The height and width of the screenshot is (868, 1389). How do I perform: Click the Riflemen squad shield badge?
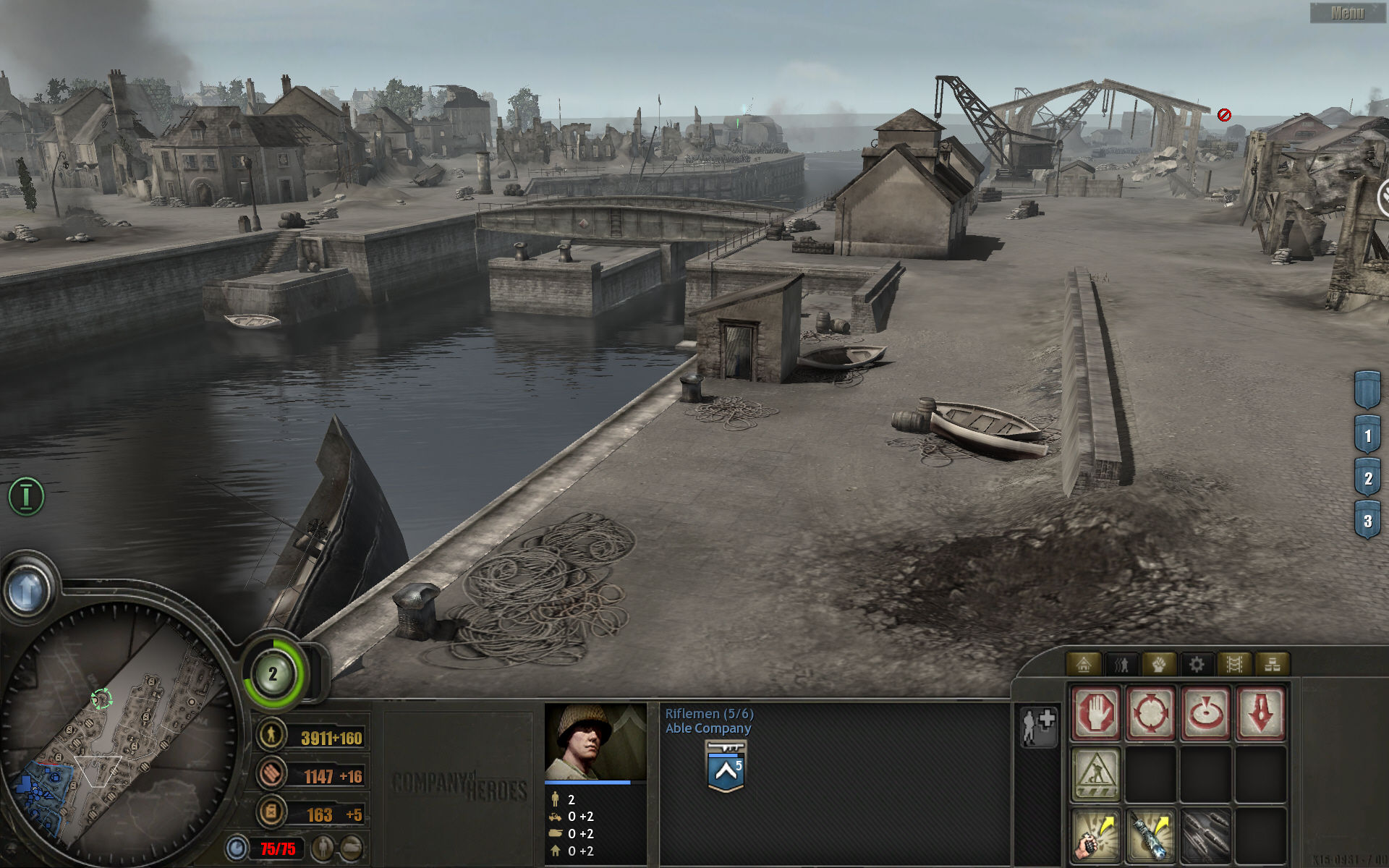click(x=726, y=767)
